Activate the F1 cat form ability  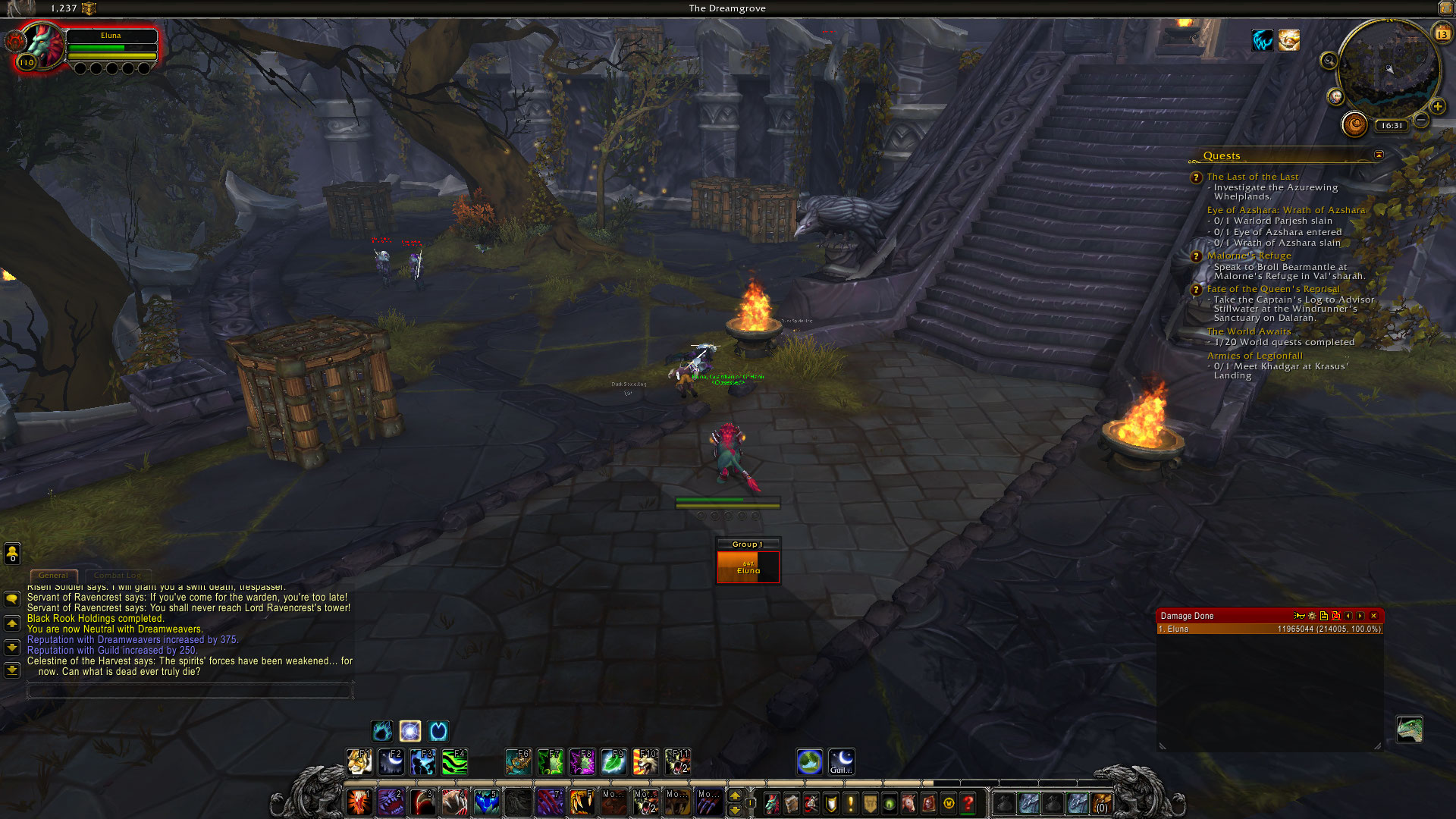point(359,761)
